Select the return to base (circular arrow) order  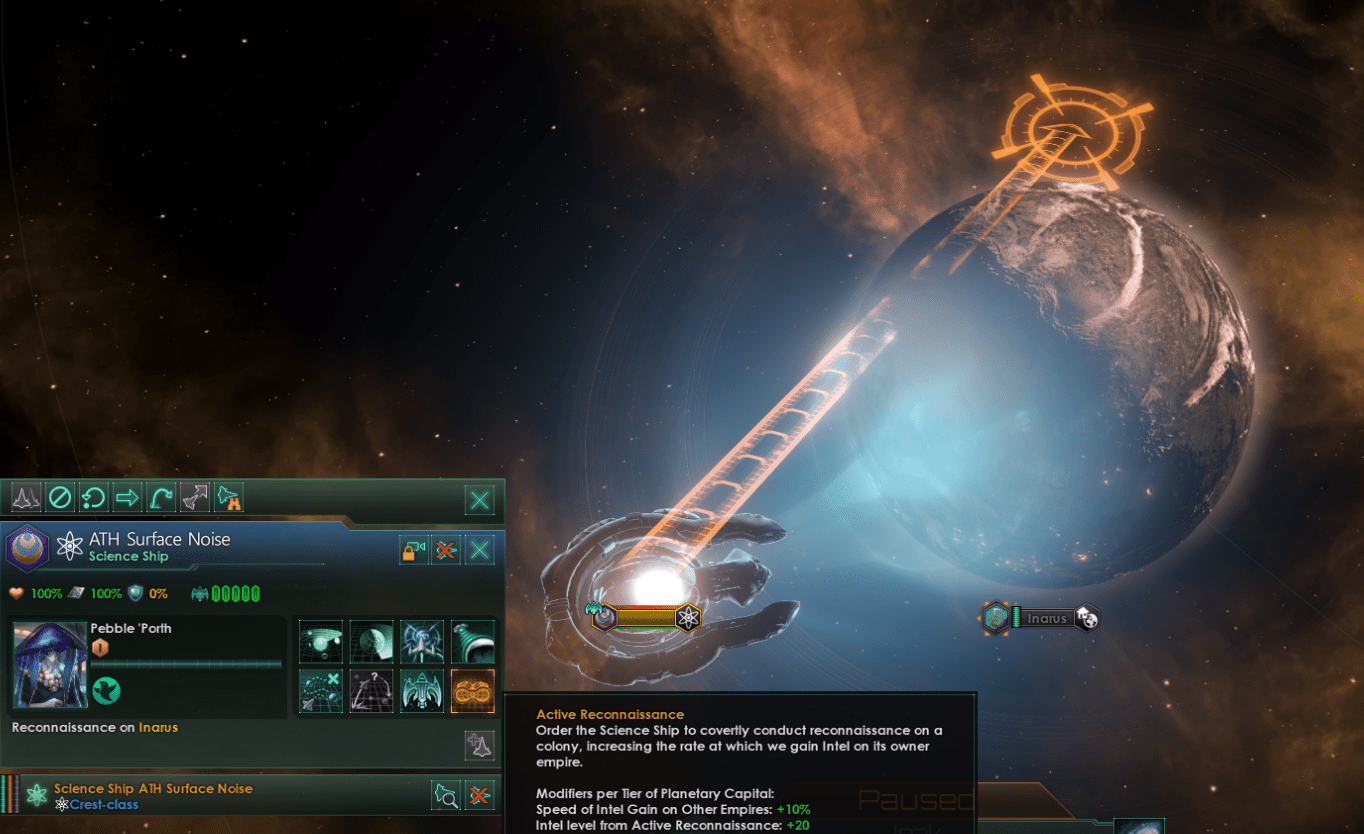93,497
